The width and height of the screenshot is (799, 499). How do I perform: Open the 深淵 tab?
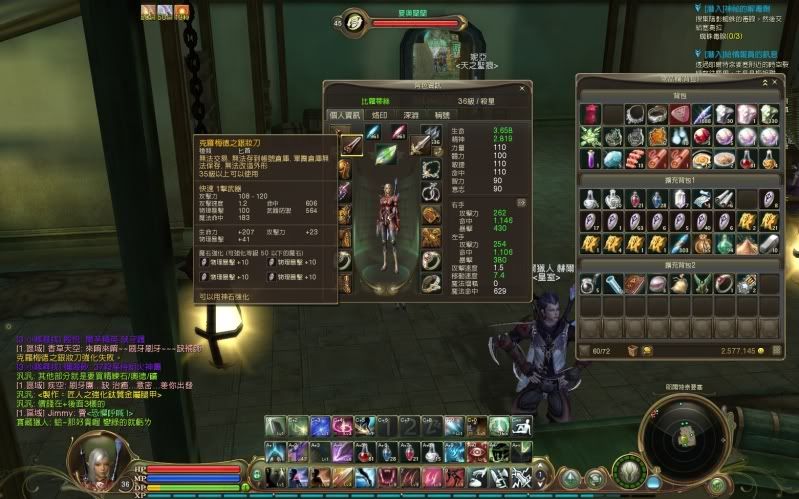410,116
